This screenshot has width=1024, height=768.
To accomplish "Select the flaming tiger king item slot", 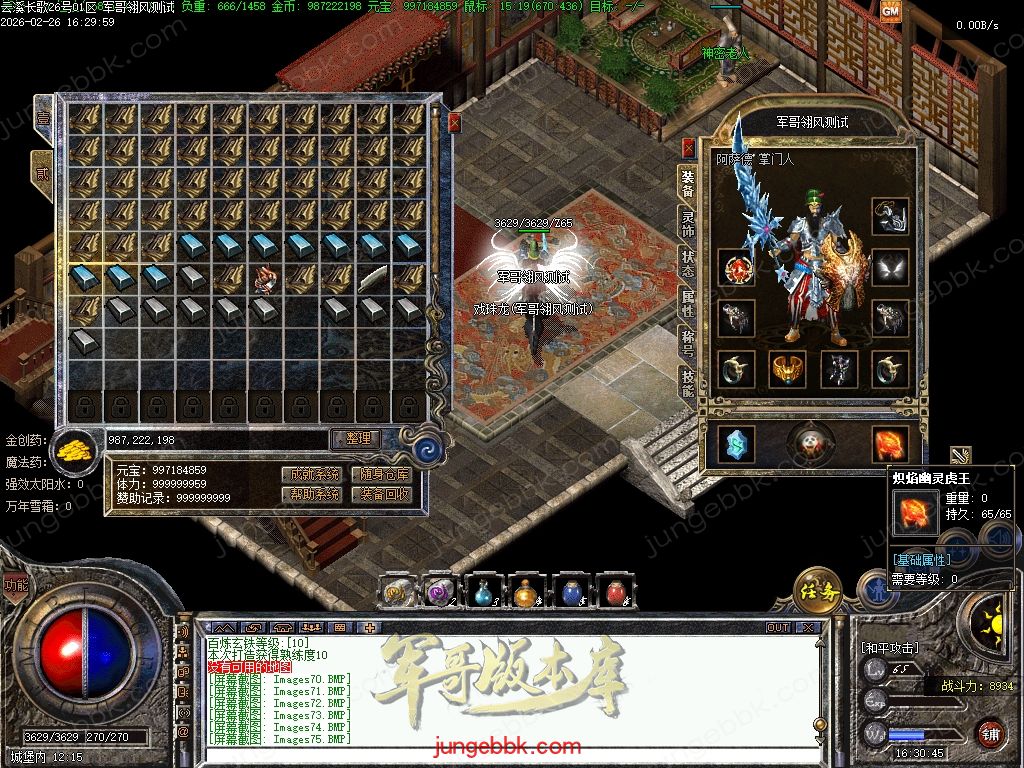I will 889,444.
